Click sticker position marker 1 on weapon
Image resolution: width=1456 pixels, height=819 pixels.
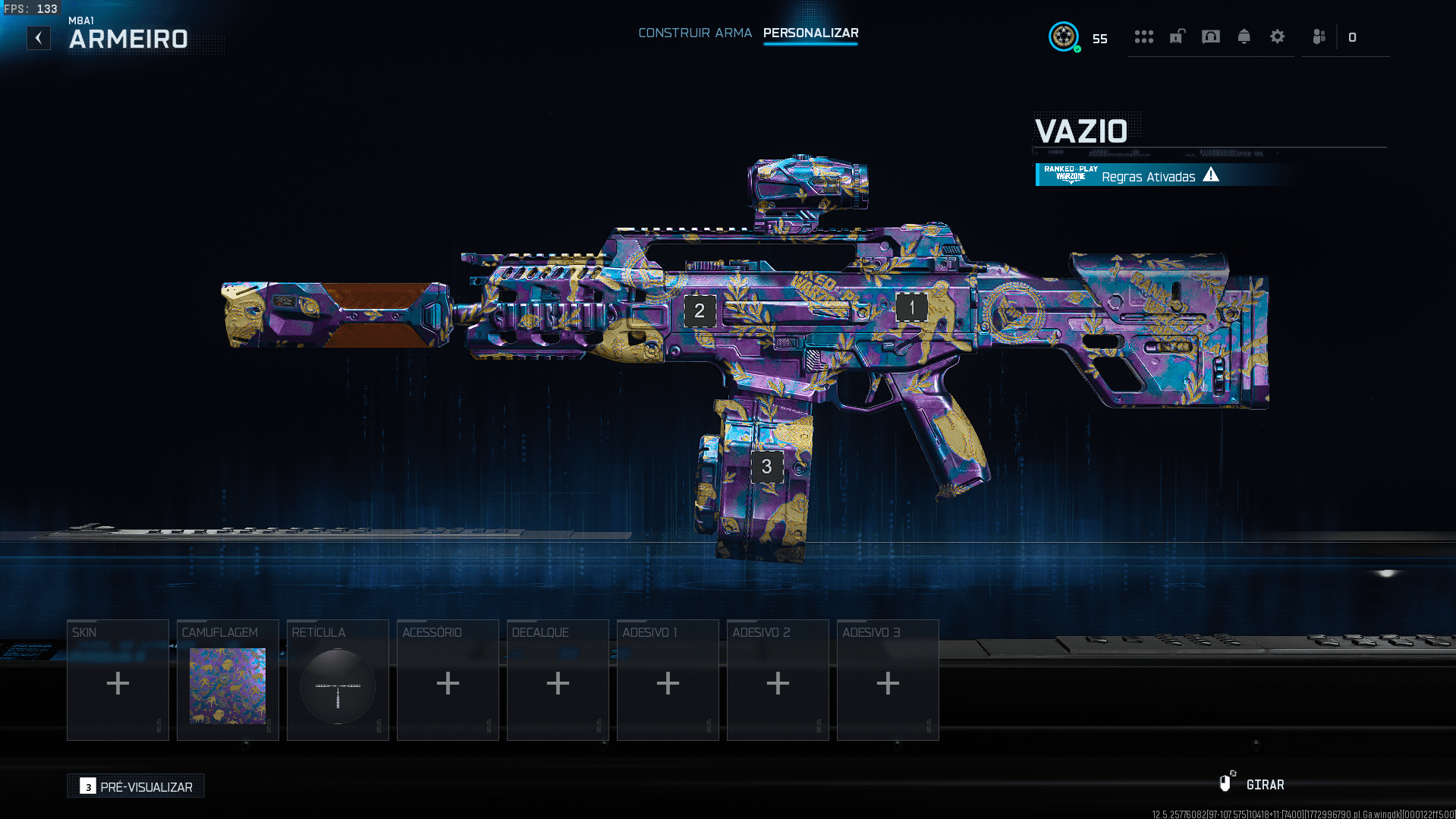pyautogui.click(x=911, y=307)
